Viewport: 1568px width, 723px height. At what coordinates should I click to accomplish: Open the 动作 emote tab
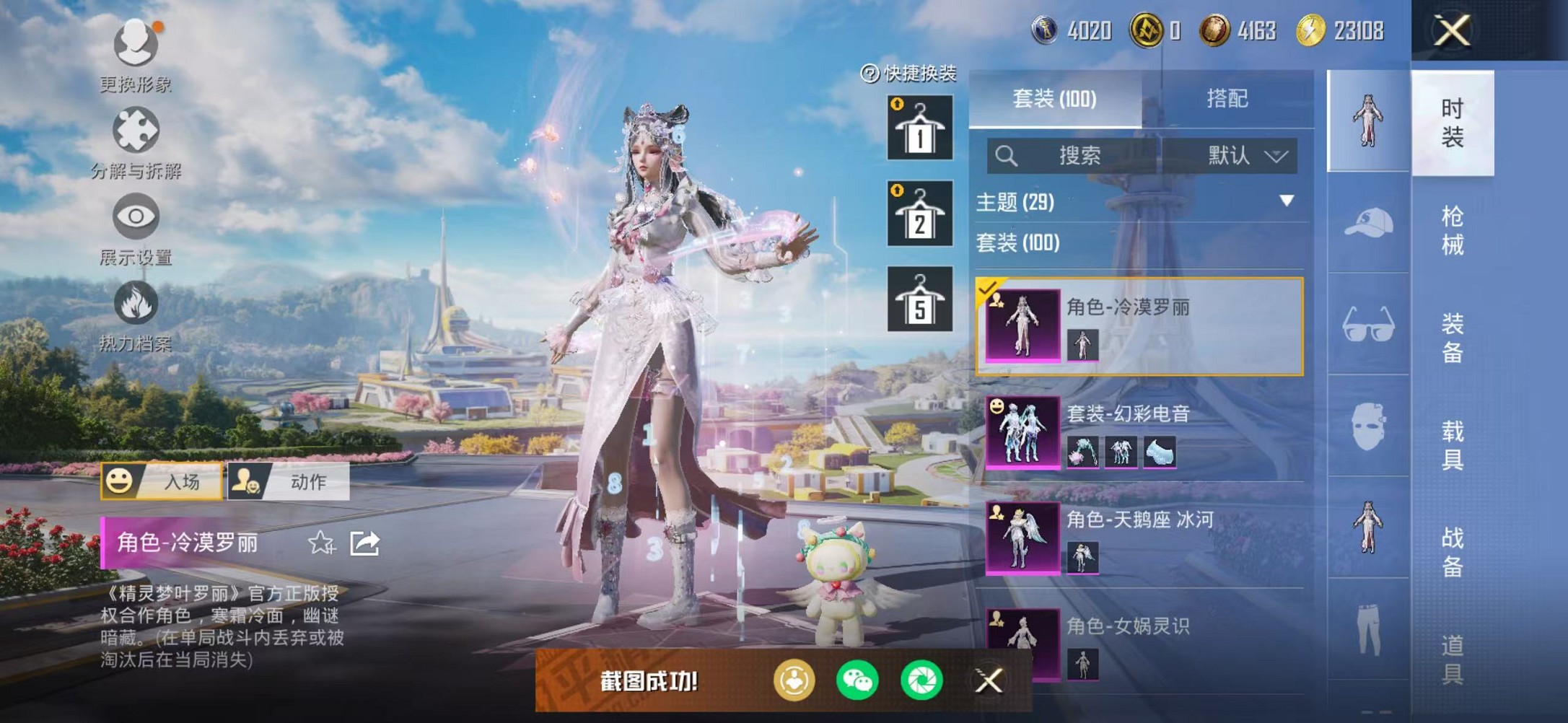click(x=289, y=481)
